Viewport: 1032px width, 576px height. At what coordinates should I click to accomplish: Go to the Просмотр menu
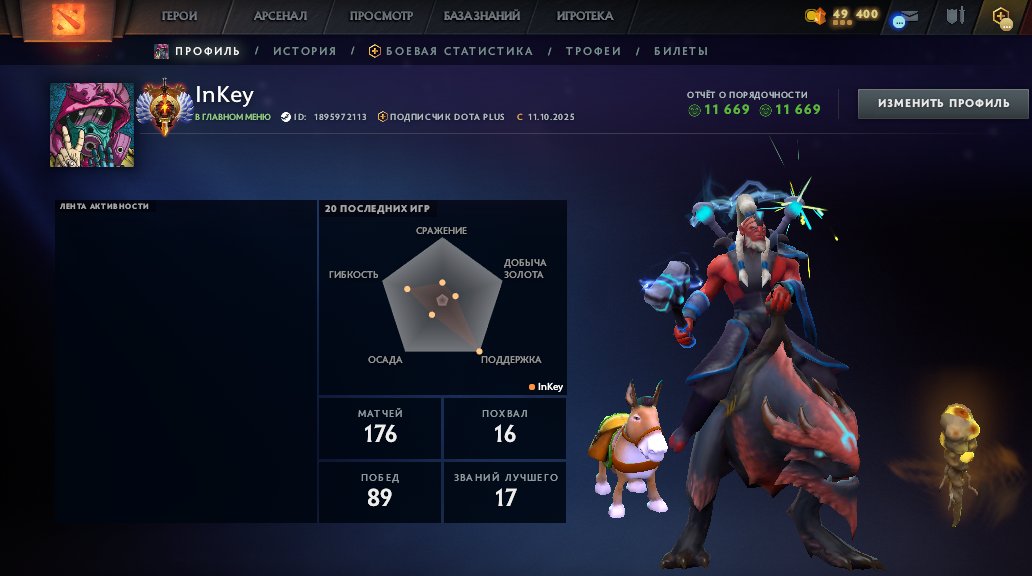381,16
